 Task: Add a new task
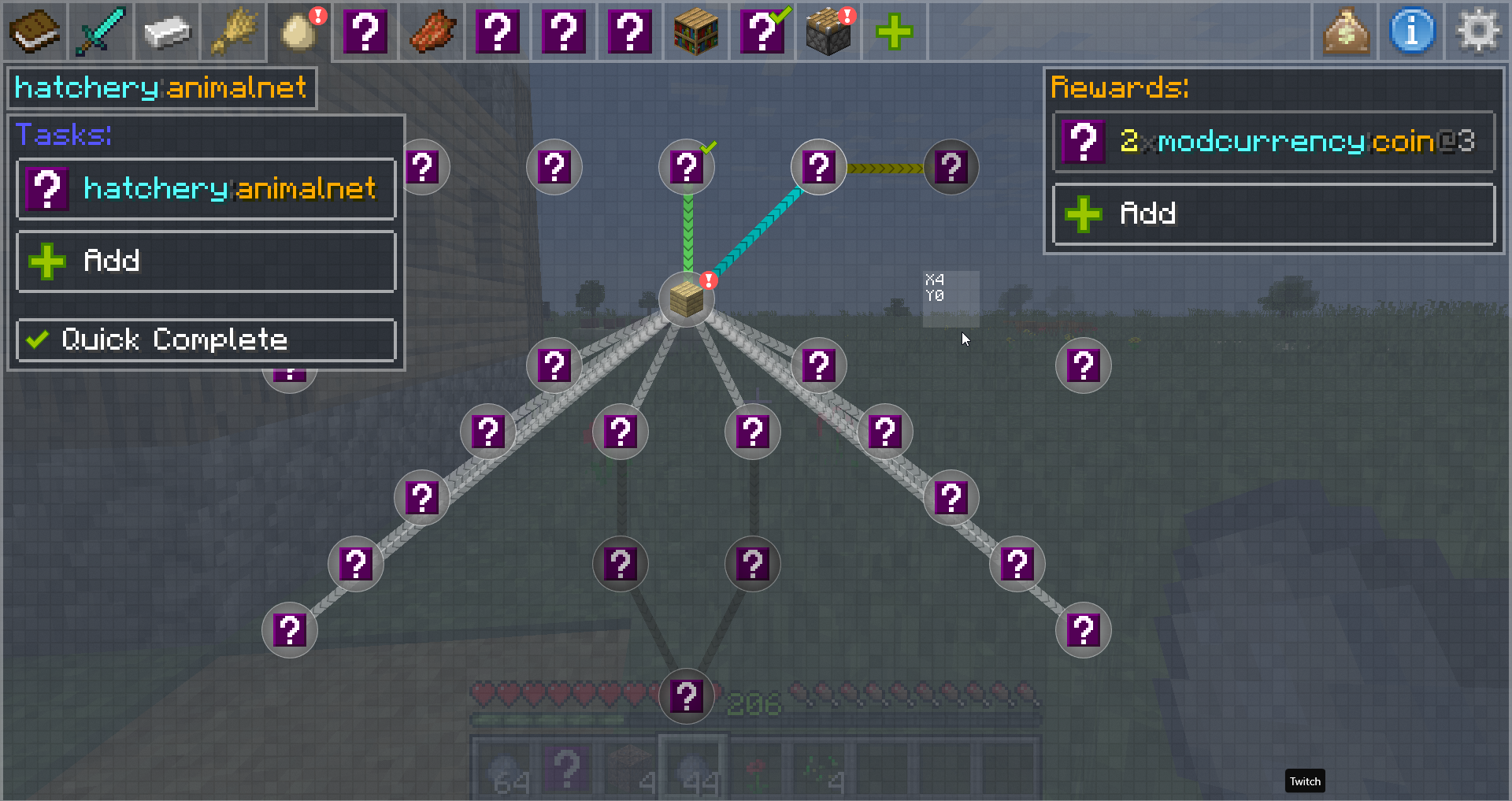pyautogui.click(x=206, y=261)
